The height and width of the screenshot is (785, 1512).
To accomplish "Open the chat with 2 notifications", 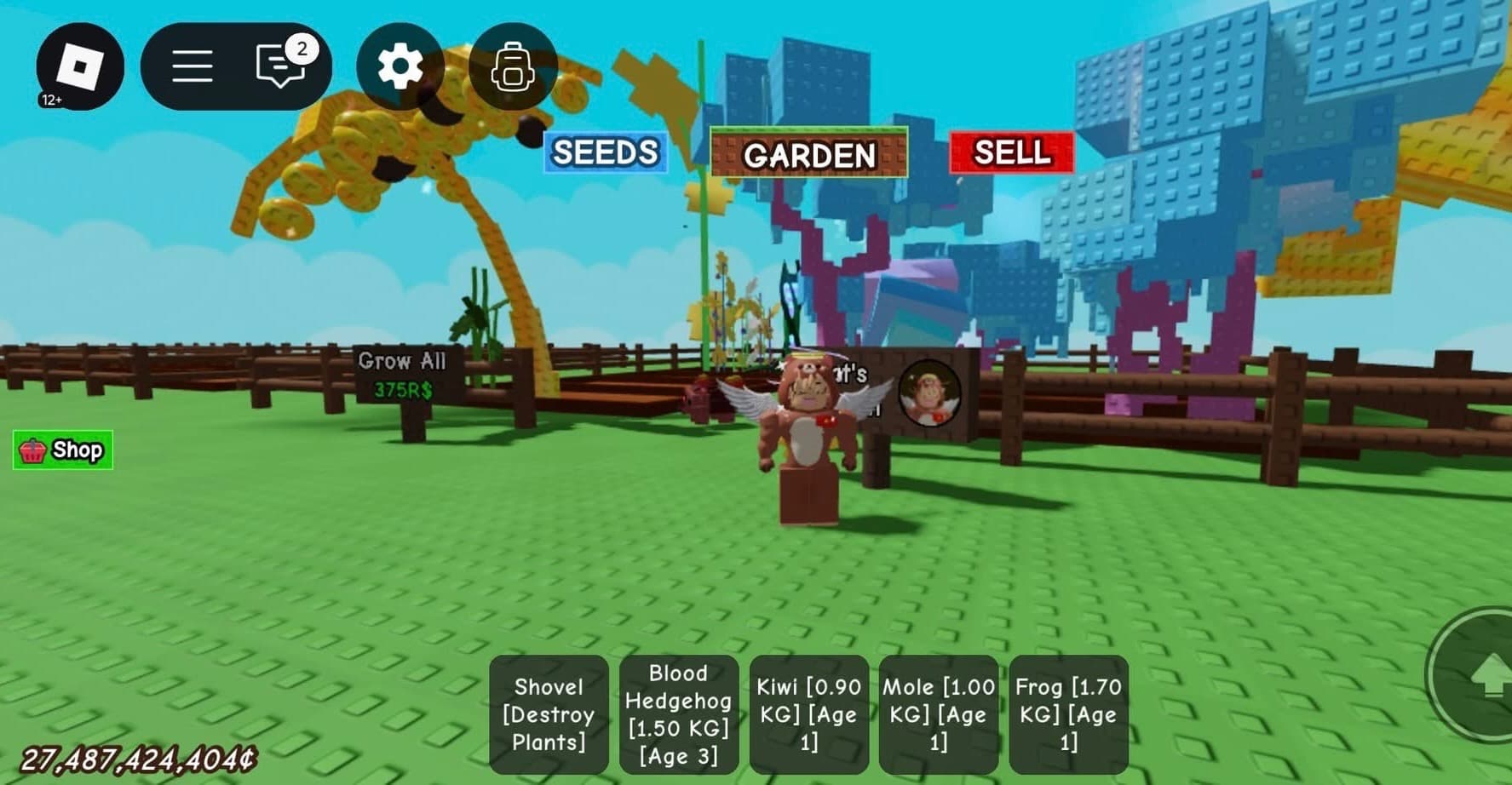I will (x=280, y=65).
